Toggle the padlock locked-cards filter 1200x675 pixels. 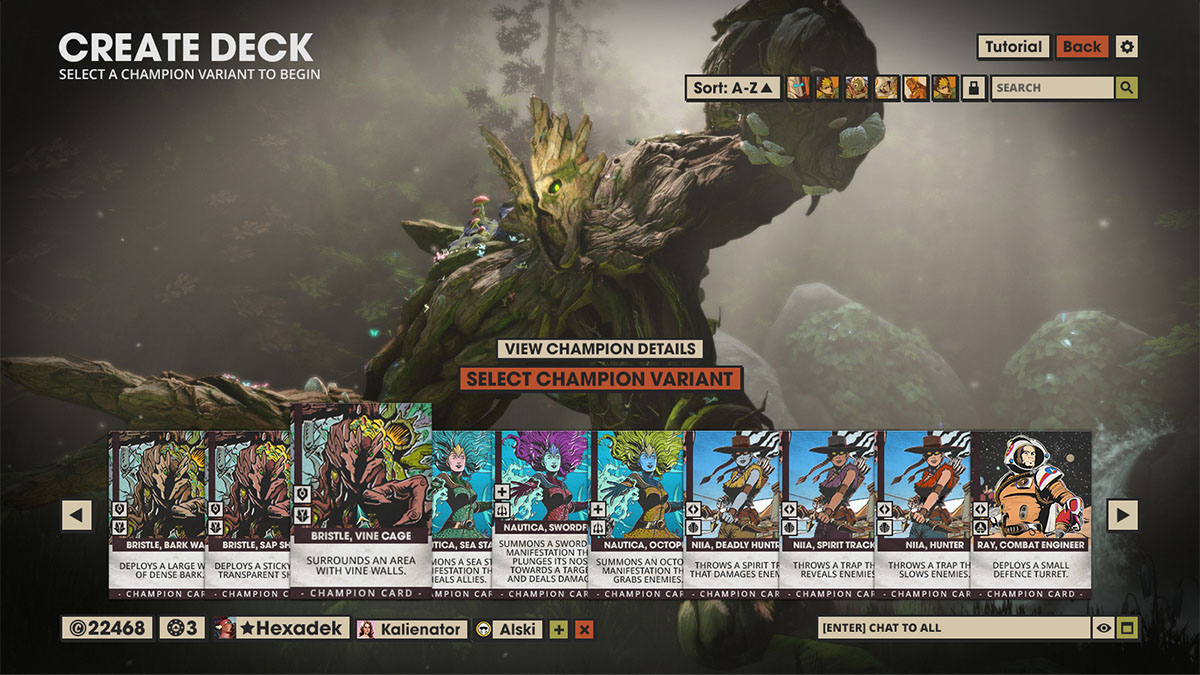pyautogui.click(x=973, y=88)
